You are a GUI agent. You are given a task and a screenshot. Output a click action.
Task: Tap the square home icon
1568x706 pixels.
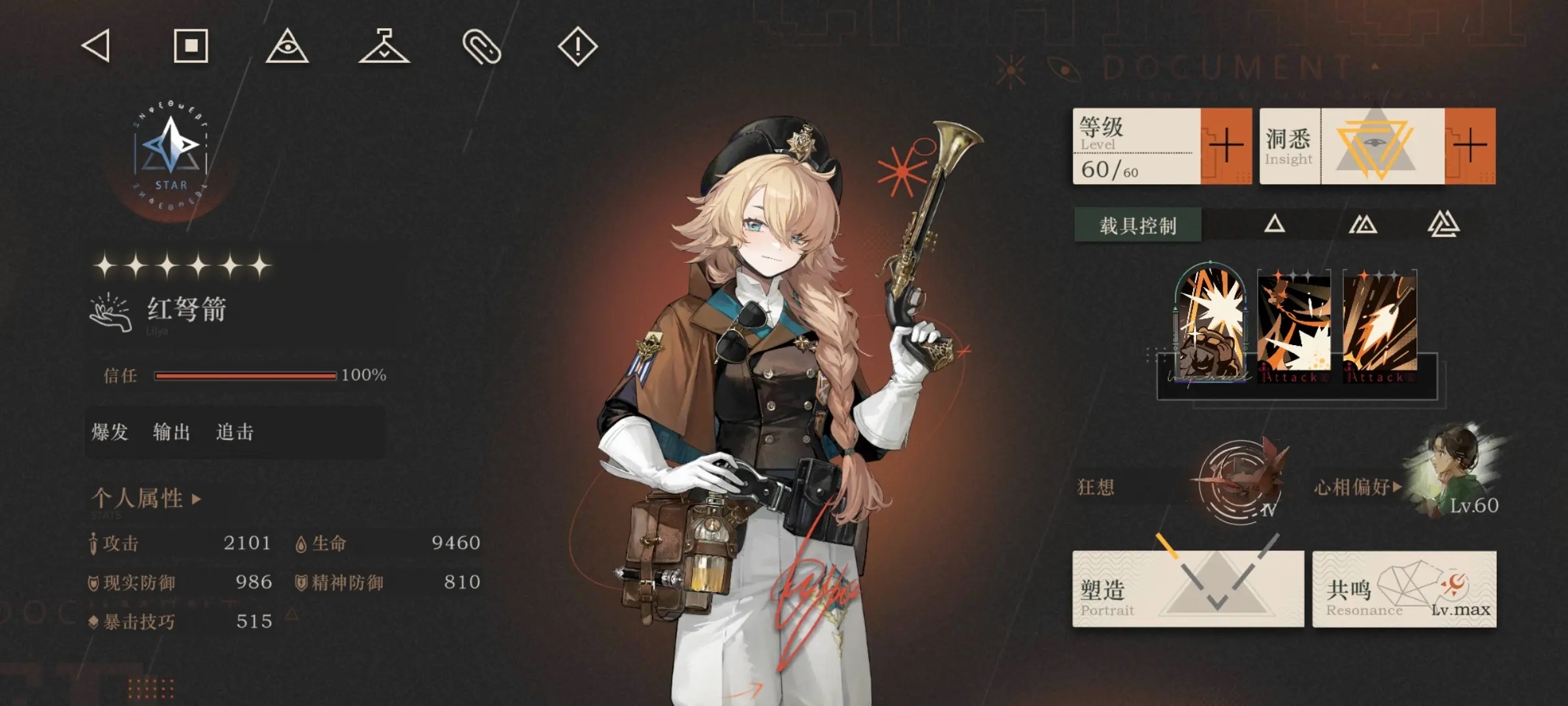click(x=191, y=46)
